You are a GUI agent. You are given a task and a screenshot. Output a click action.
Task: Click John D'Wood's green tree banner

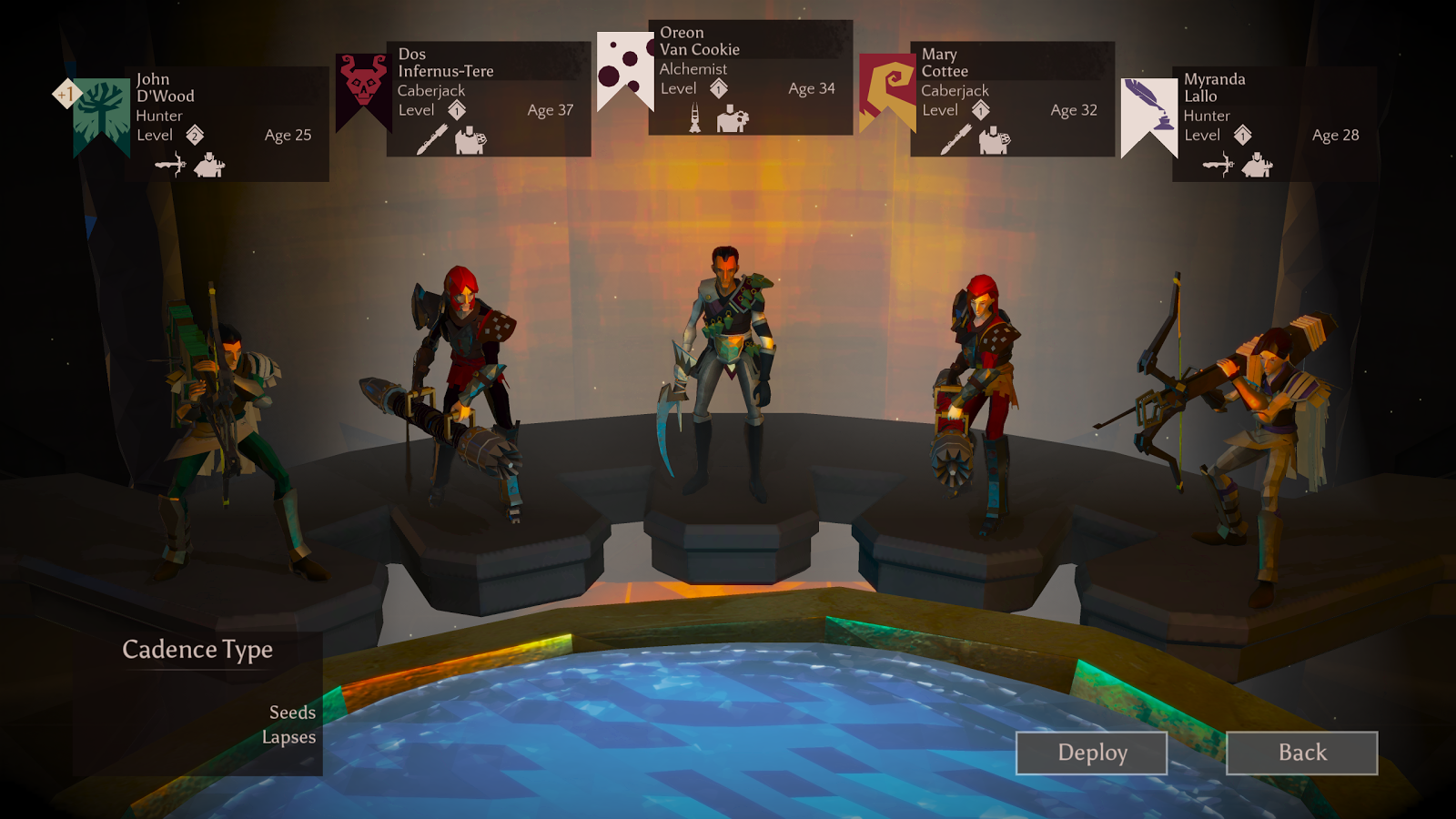click(101, 114)
